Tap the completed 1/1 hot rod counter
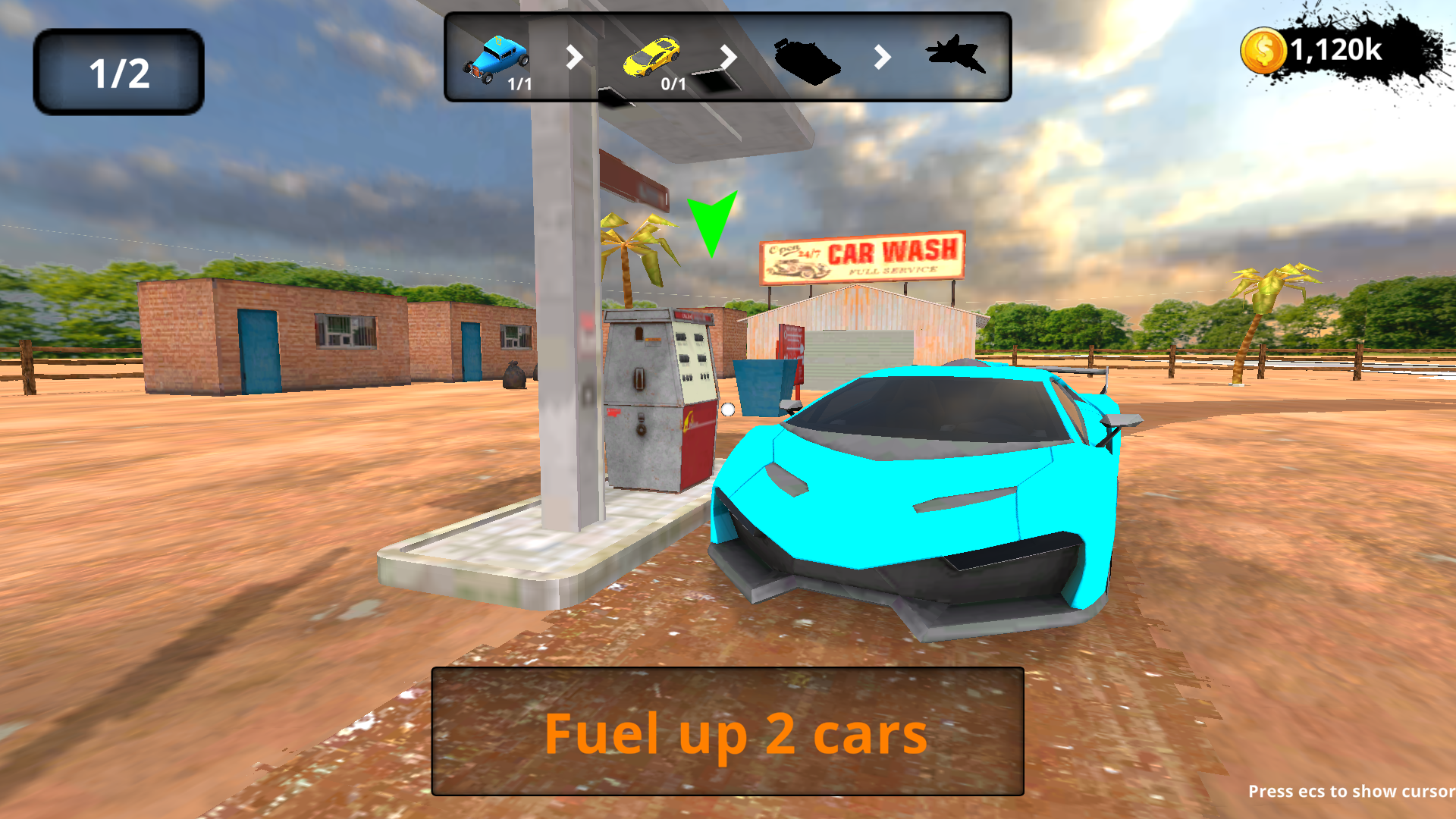 coord(518,86)
